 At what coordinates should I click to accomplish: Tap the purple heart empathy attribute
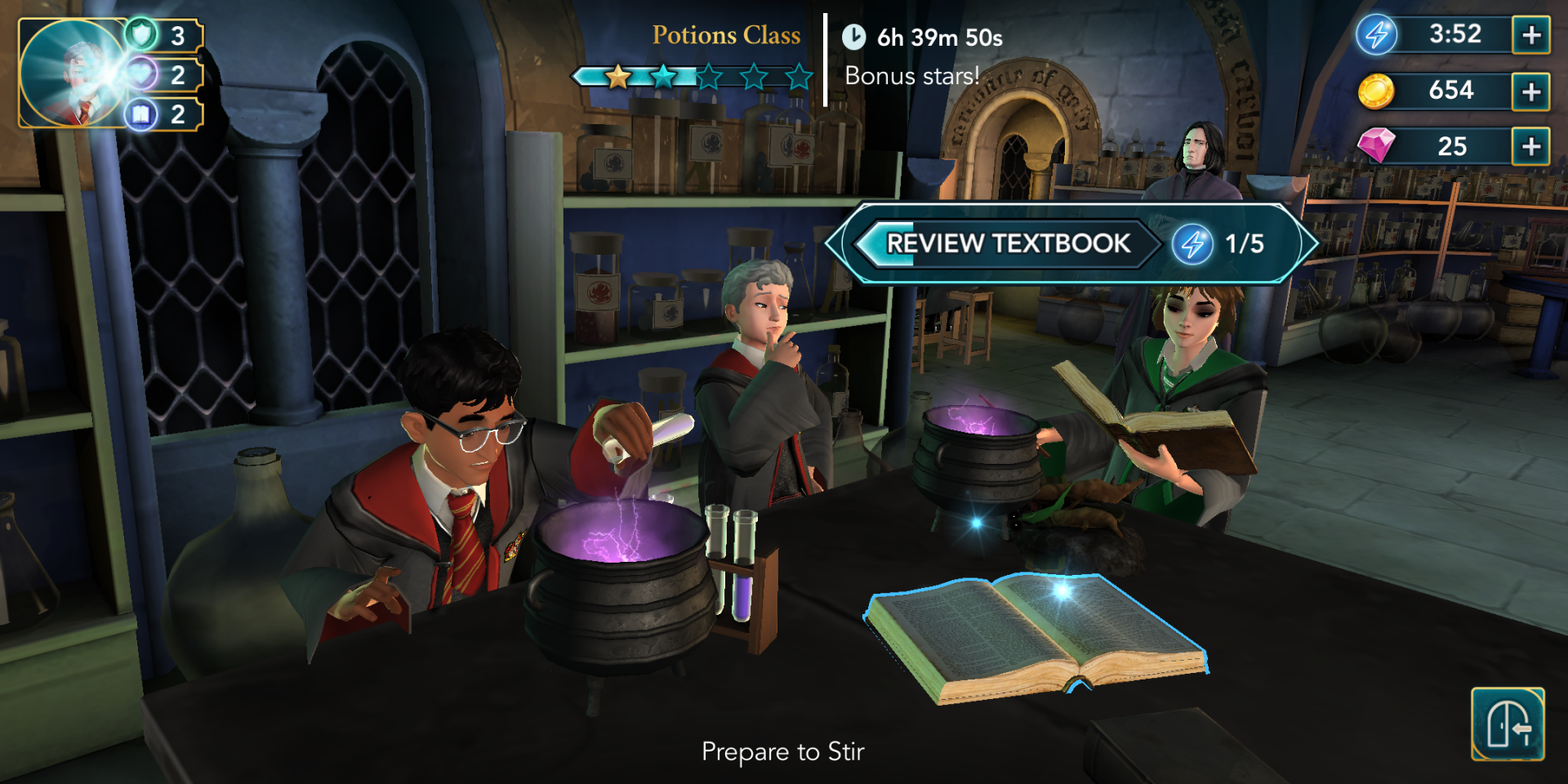pyautogui.click(x=142, y=74)
